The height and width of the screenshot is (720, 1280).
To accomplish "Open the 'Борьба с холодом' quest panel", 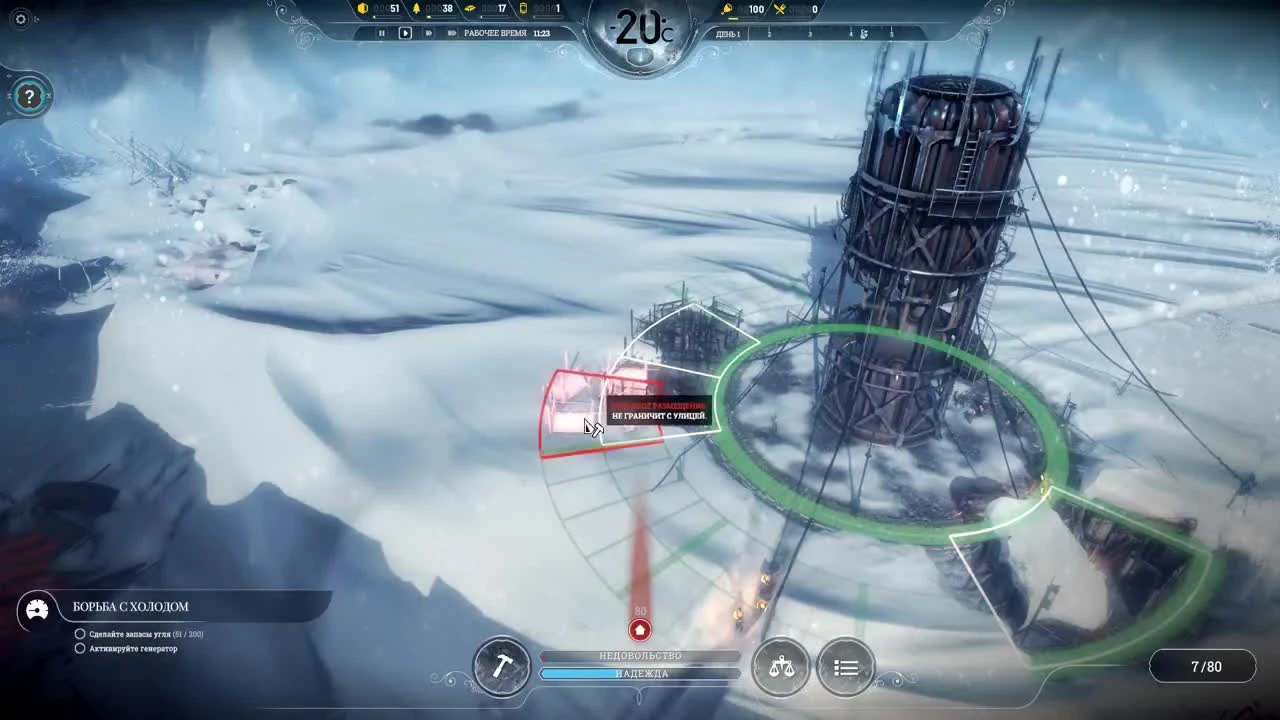I will click(130, 607).
